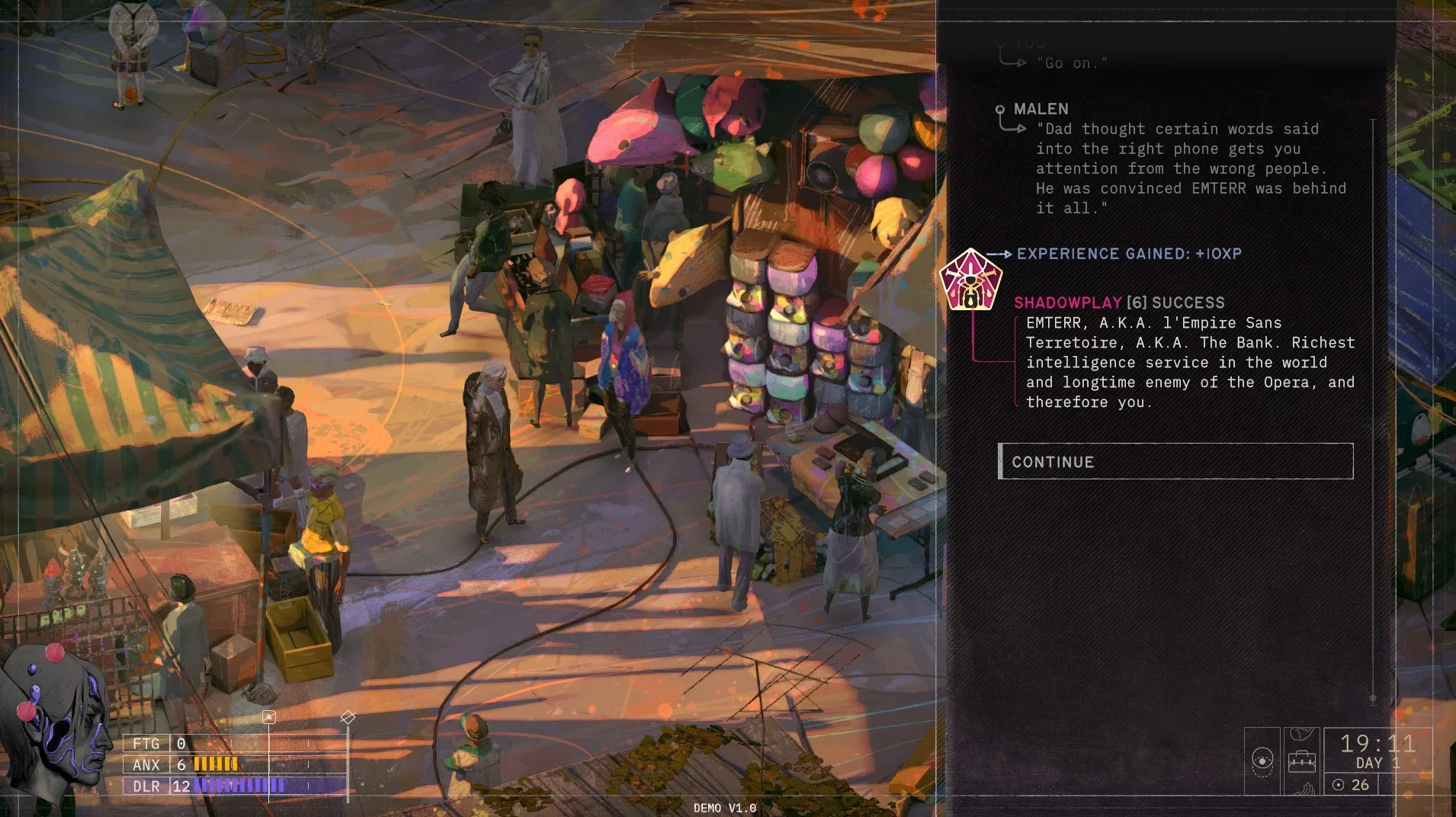Click the eye perception icon

click(x=1262, y=761)
